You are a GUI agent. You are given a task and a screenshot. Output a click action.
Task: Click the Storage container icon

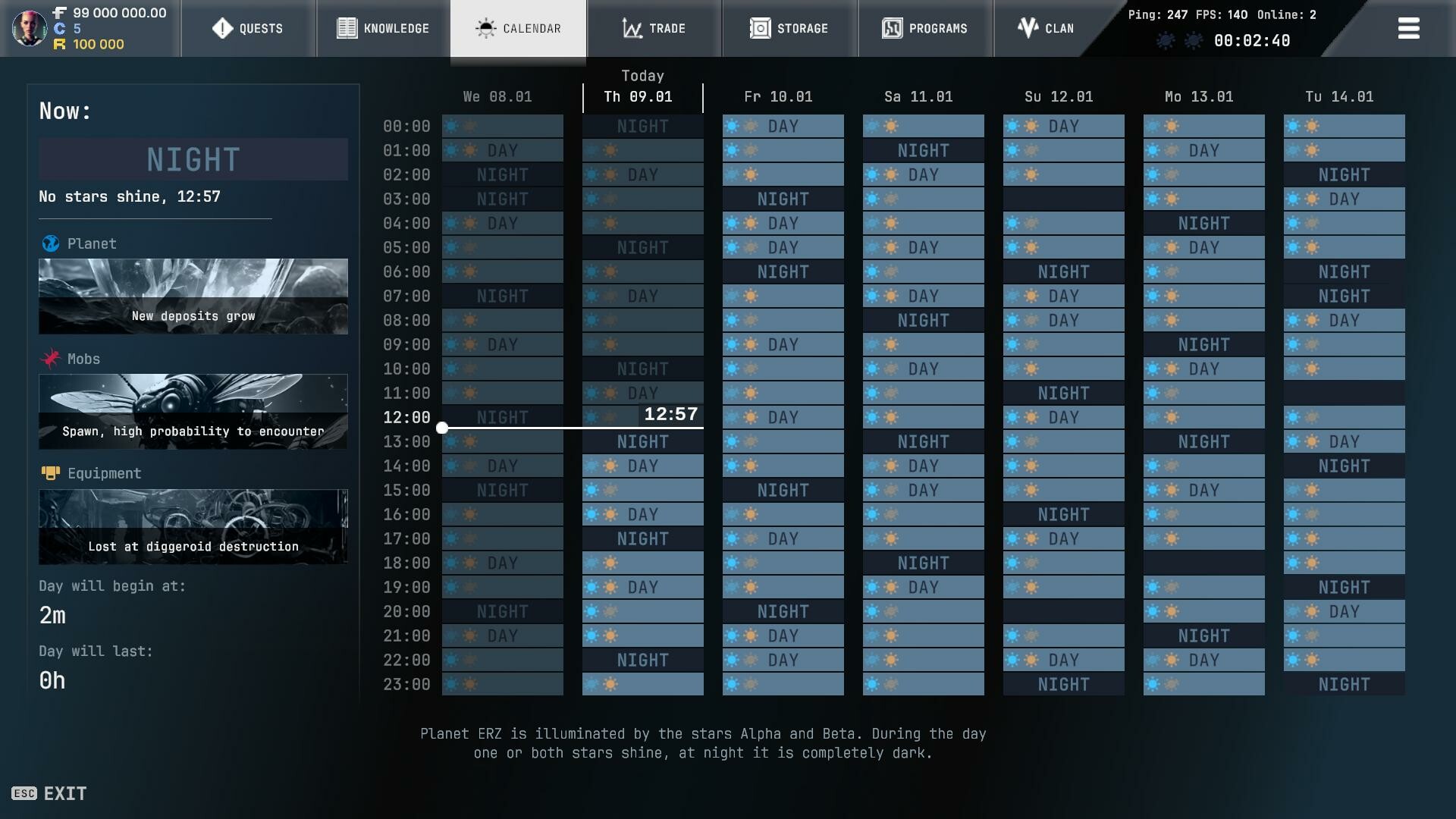759,28
